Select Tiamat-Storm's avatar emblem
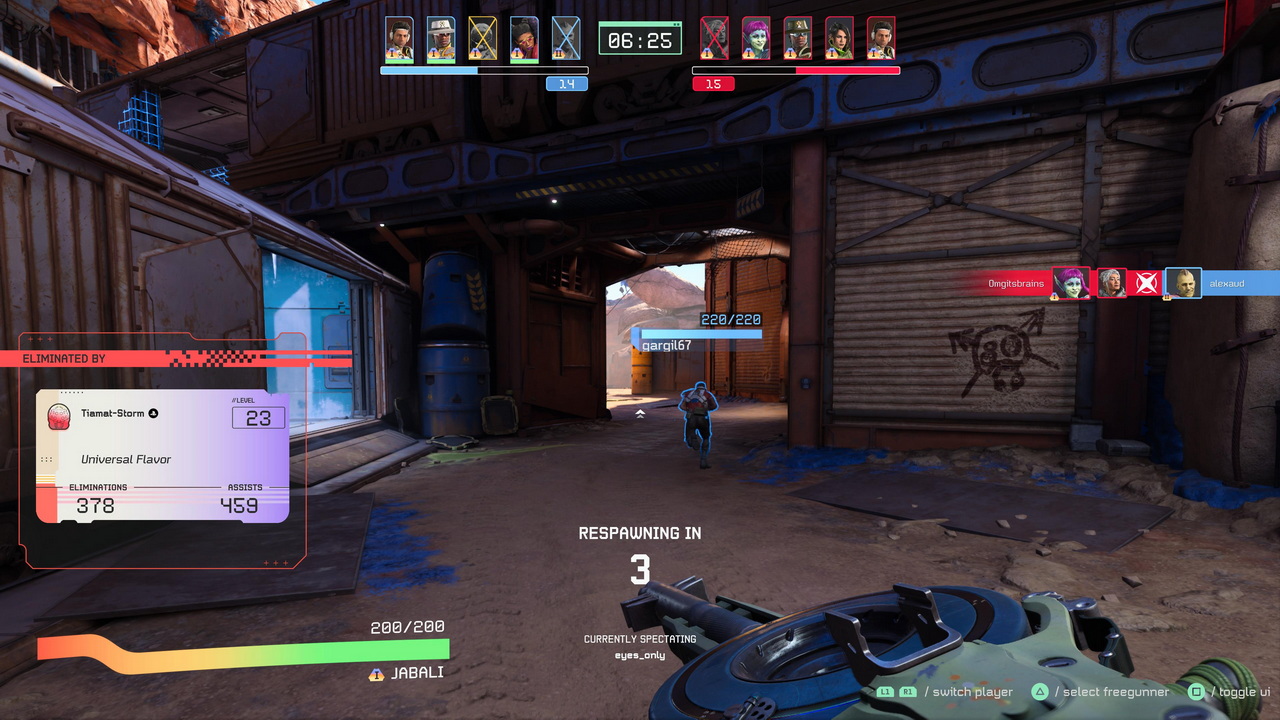The height and width of the screenshot is (720, 1280). click(59, 417)
